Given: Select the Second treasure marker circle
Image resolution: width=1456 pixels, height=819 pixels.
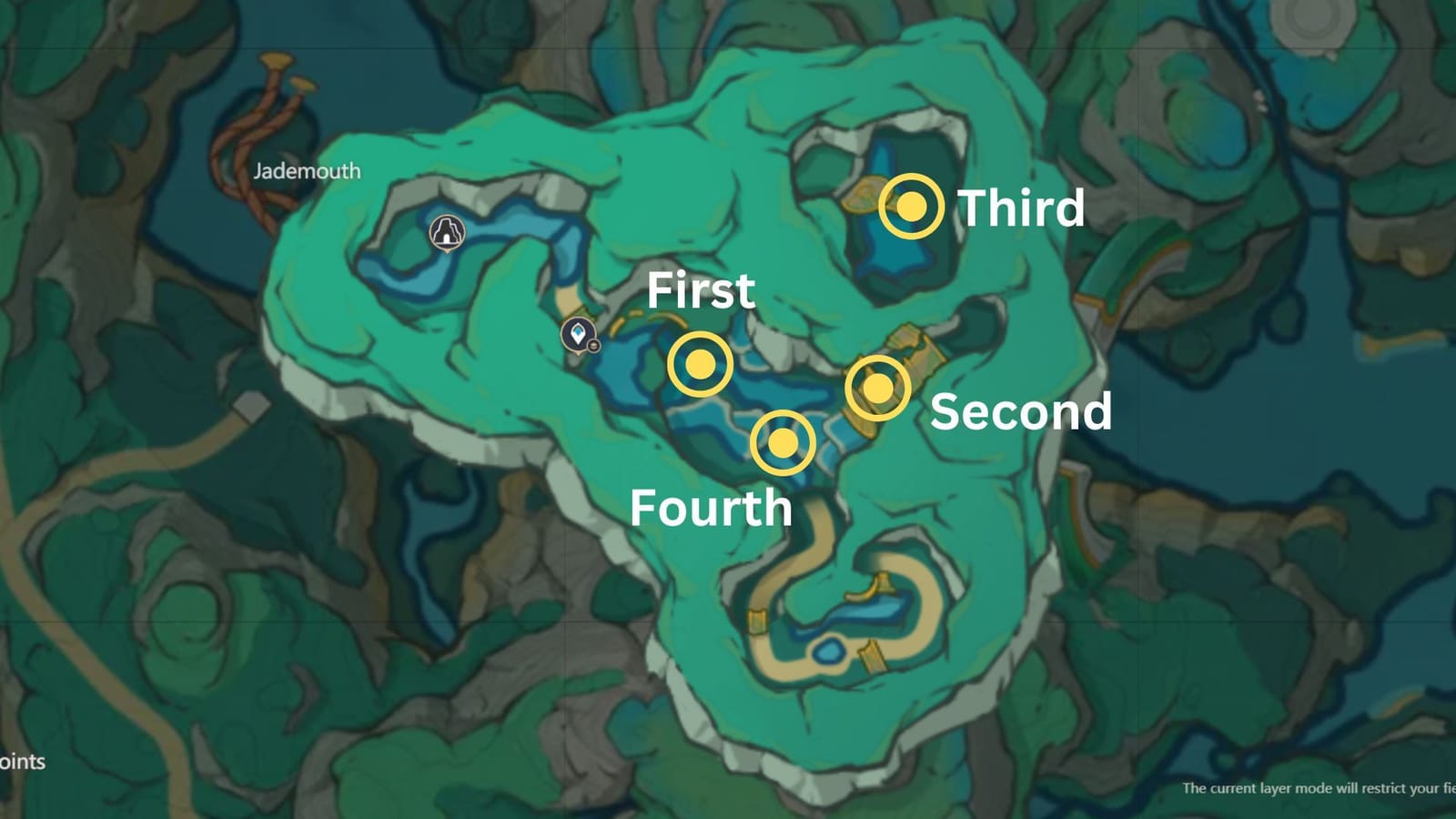Looking at the screenshot, I should point(878,389).
